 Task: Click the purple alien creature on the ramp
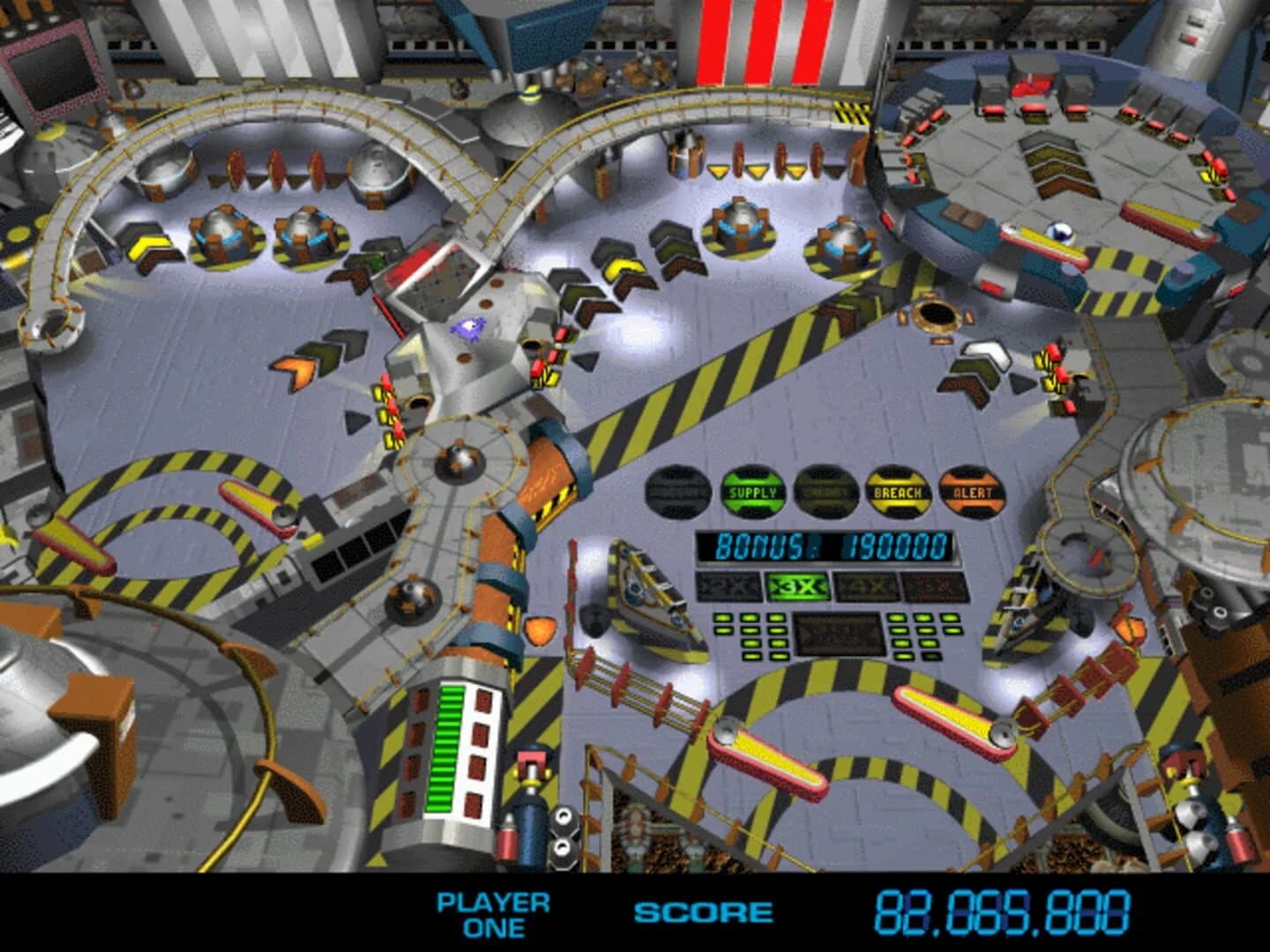coord(470,326)
